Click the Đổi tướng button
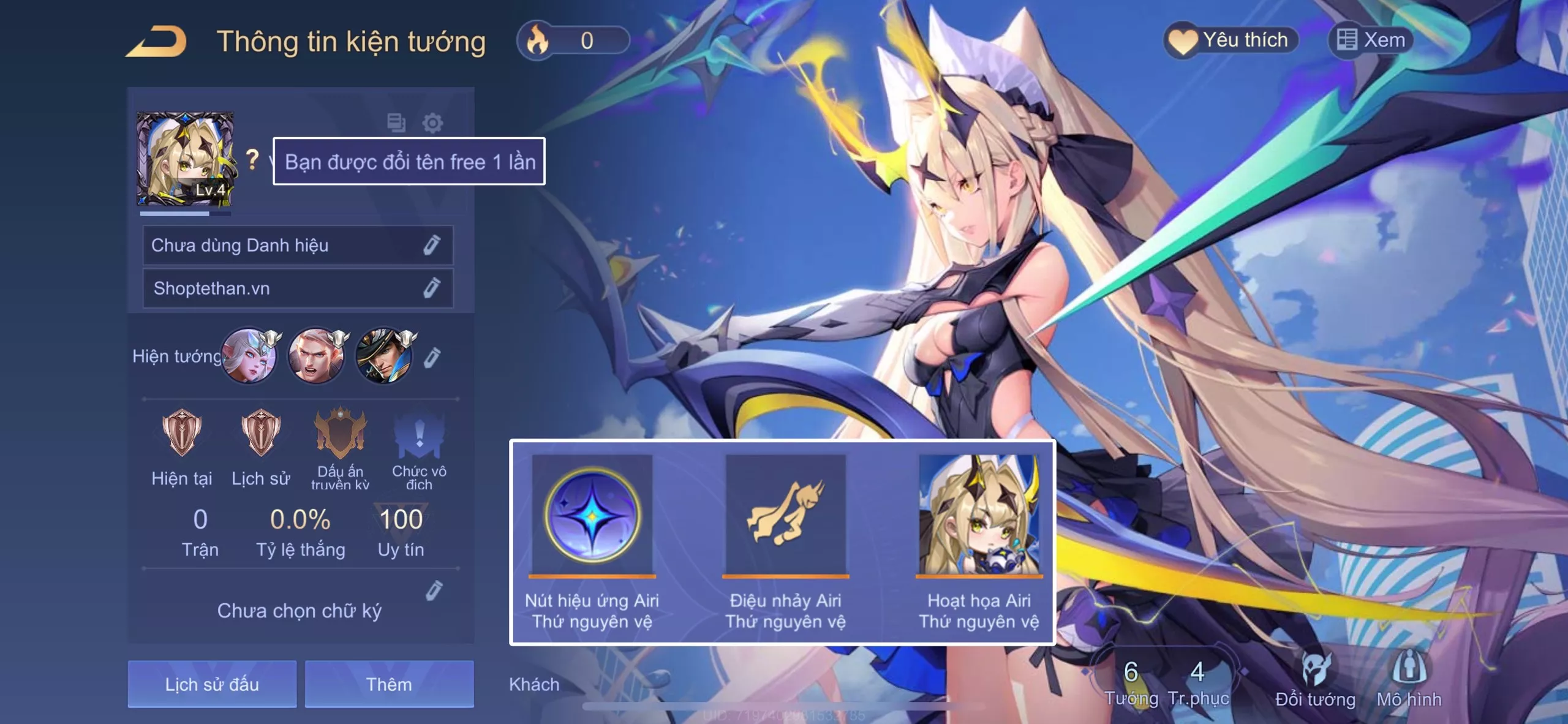This screenshot has height=724, width=1568. click(x=1315, y=679)
